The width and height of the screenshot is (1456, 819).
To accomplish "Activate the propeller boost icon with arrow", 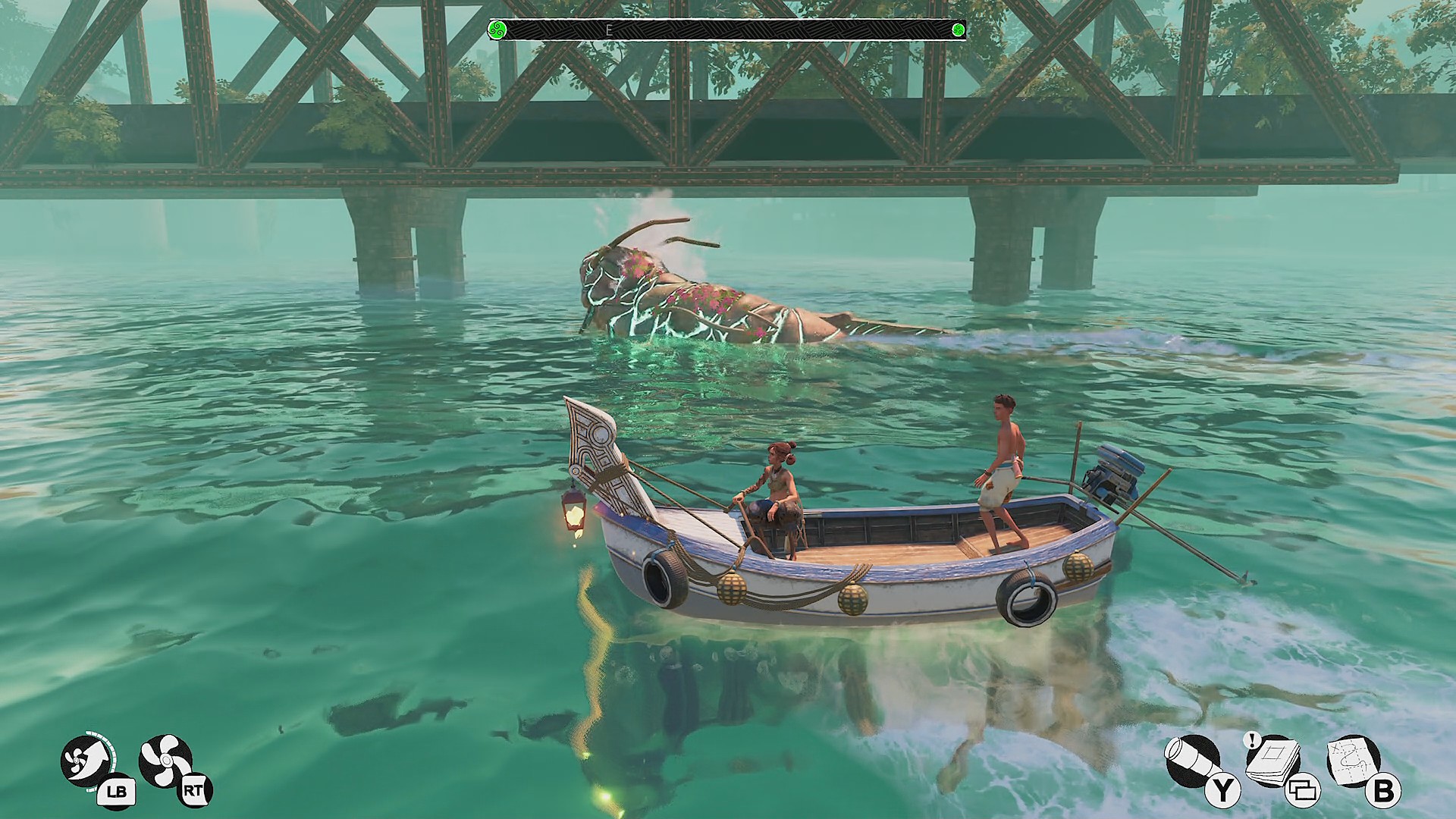I will click(x=86, y=761).
